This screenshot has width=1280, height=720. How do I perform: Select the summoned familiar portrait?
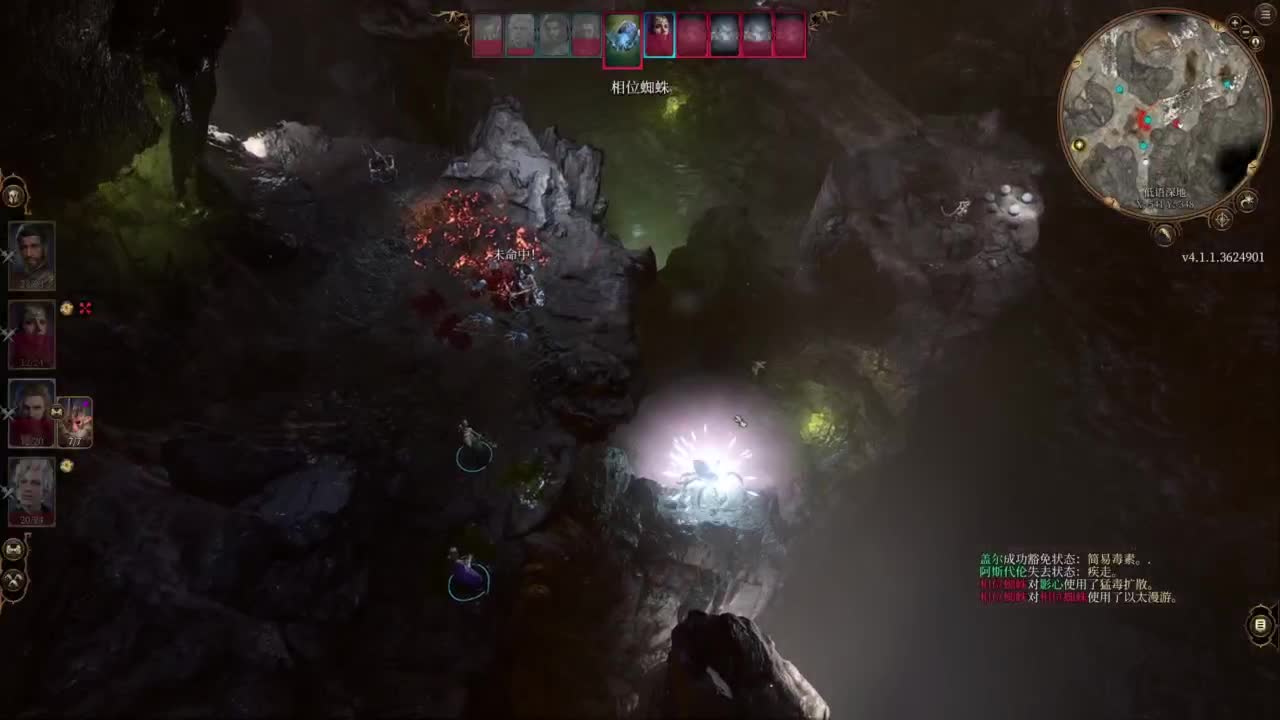click(76, 421)
